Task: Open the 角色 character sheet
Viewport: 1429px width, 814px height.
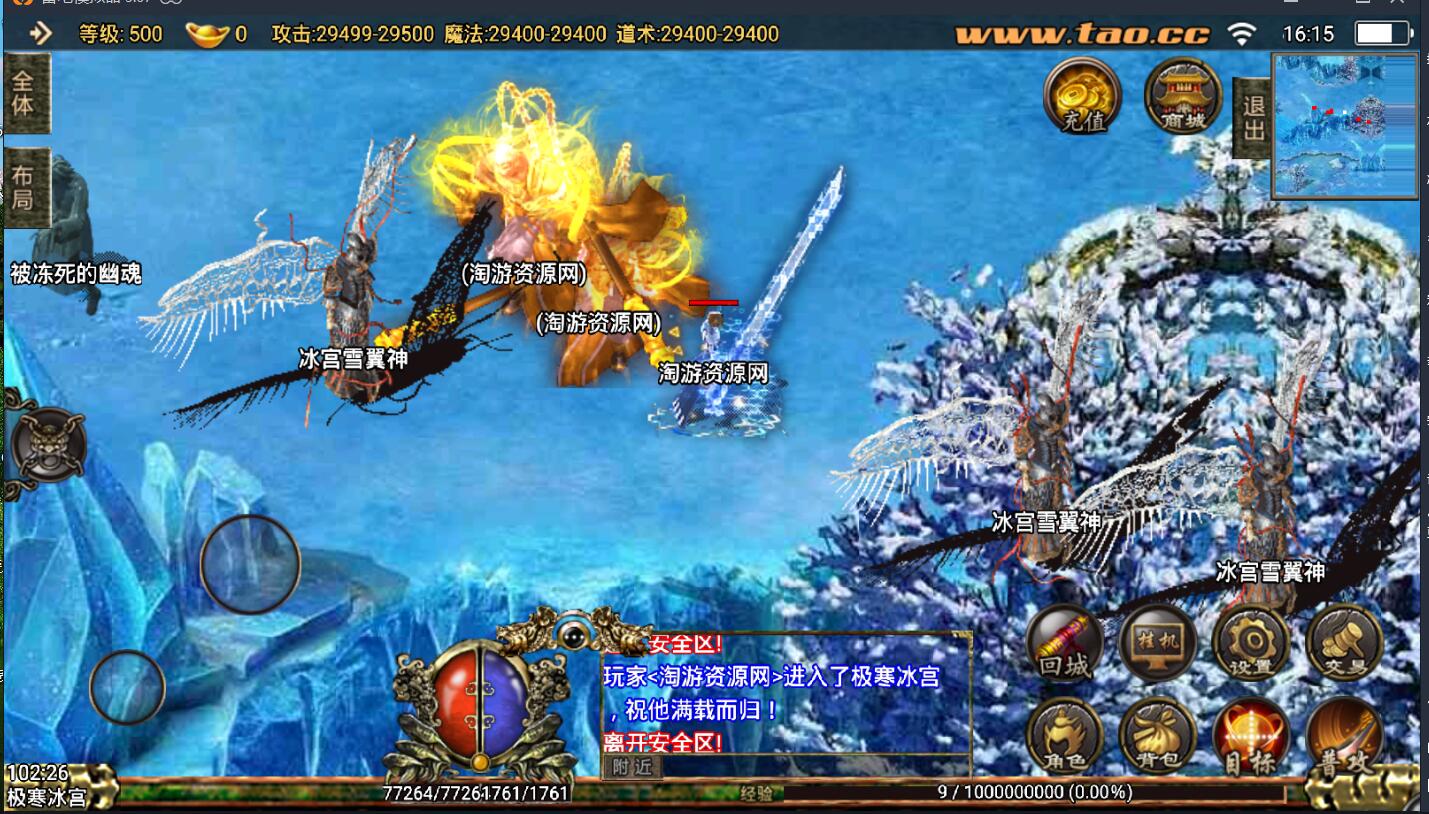Action: coord(1065,736)
